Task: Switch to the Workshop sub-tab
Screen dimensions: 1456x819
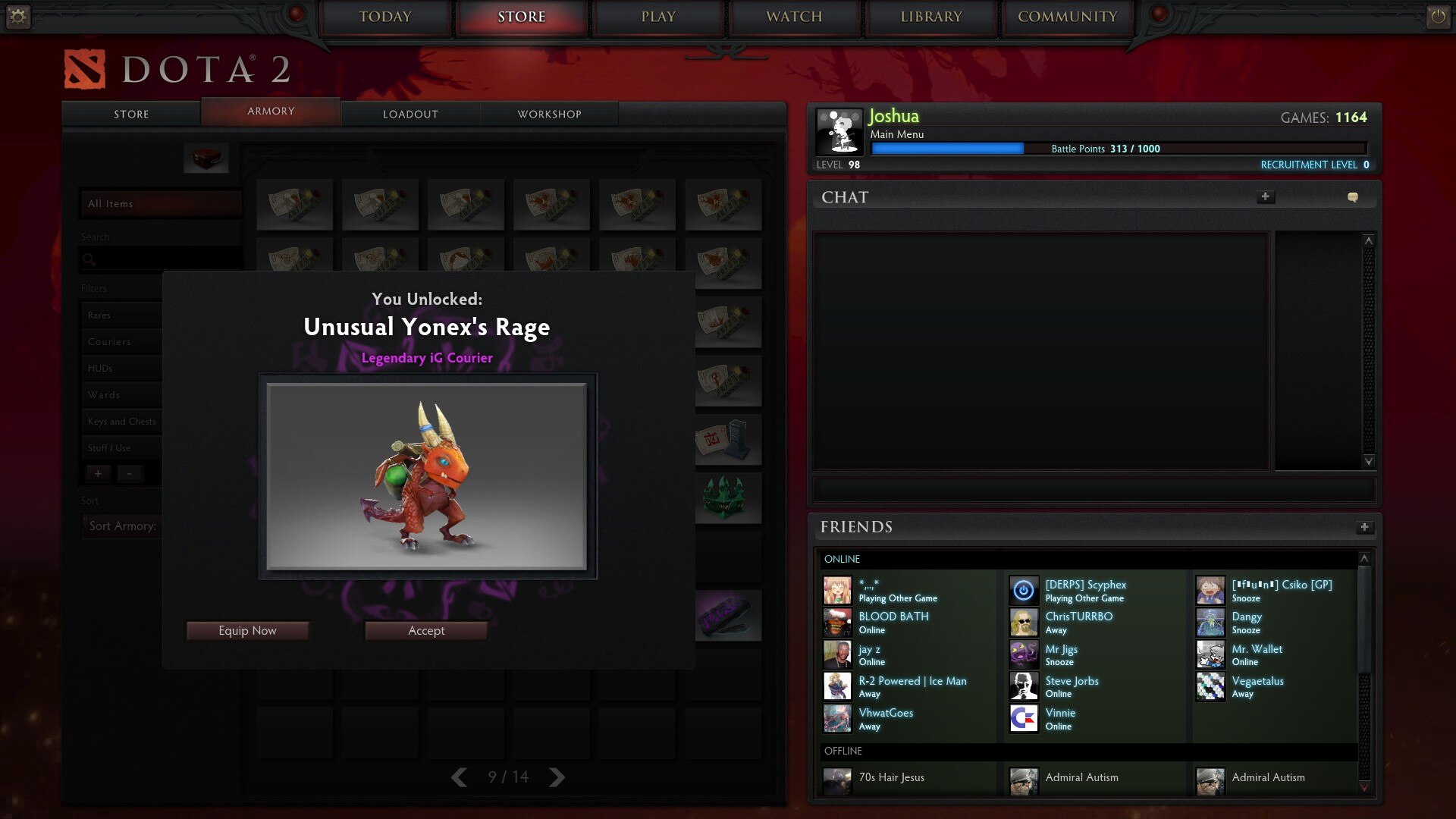Action: coord(549,114)
